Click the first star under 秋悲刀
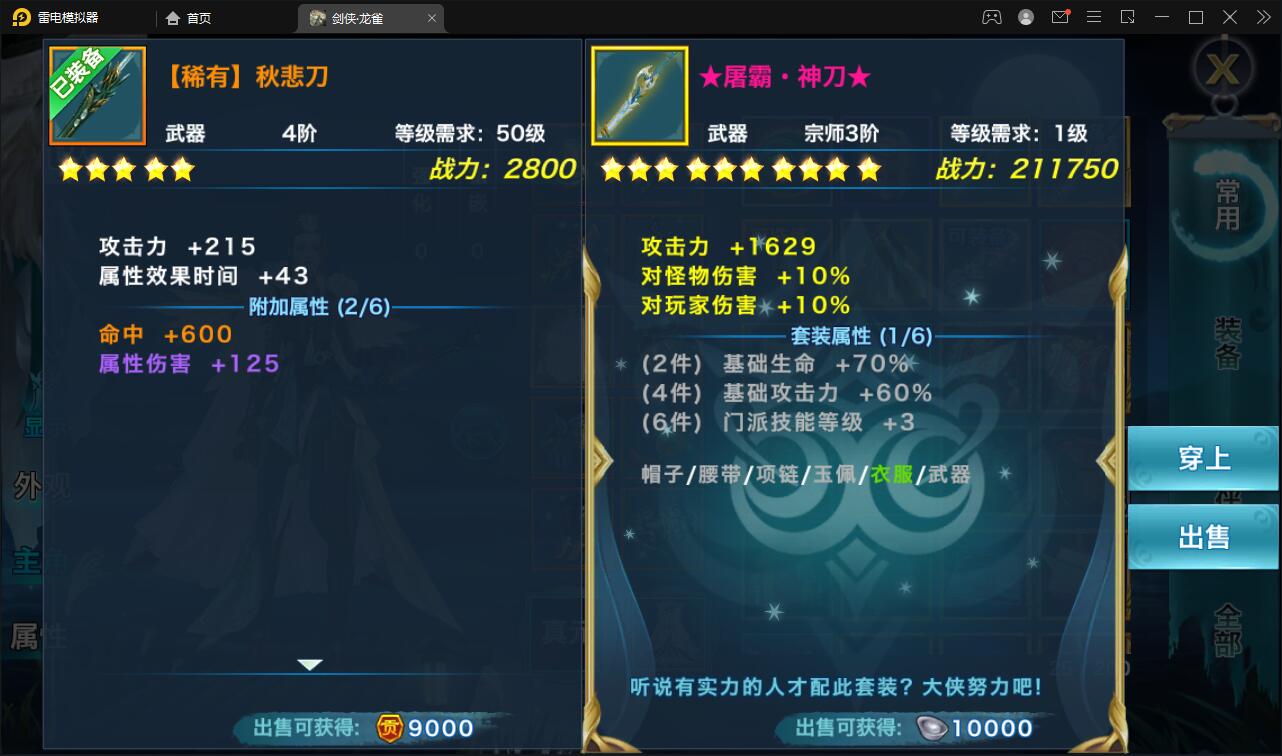1282x756 pixels. 69,170
